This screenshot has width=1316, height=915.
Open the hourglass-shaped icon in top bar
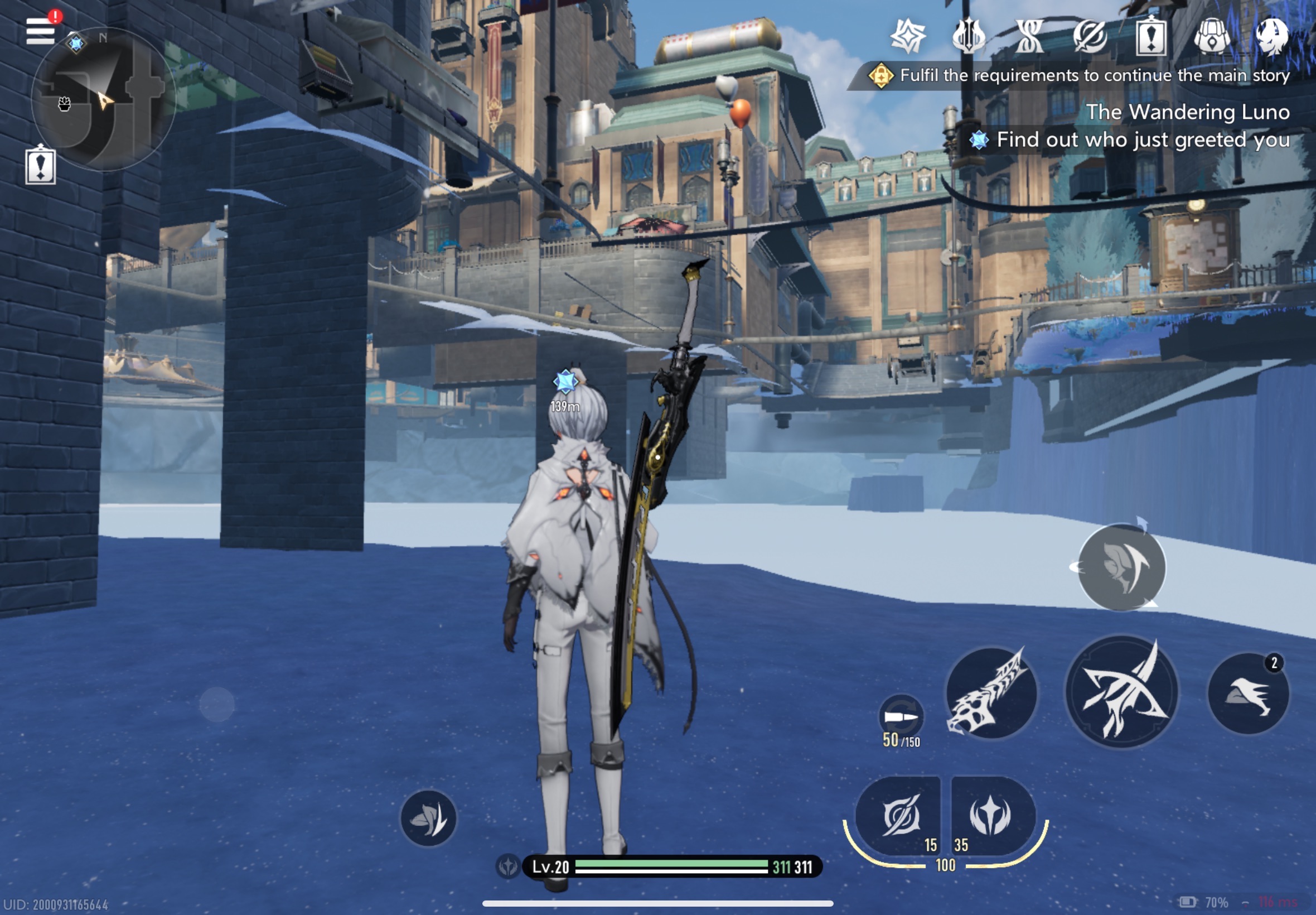tap(1029, 36)
